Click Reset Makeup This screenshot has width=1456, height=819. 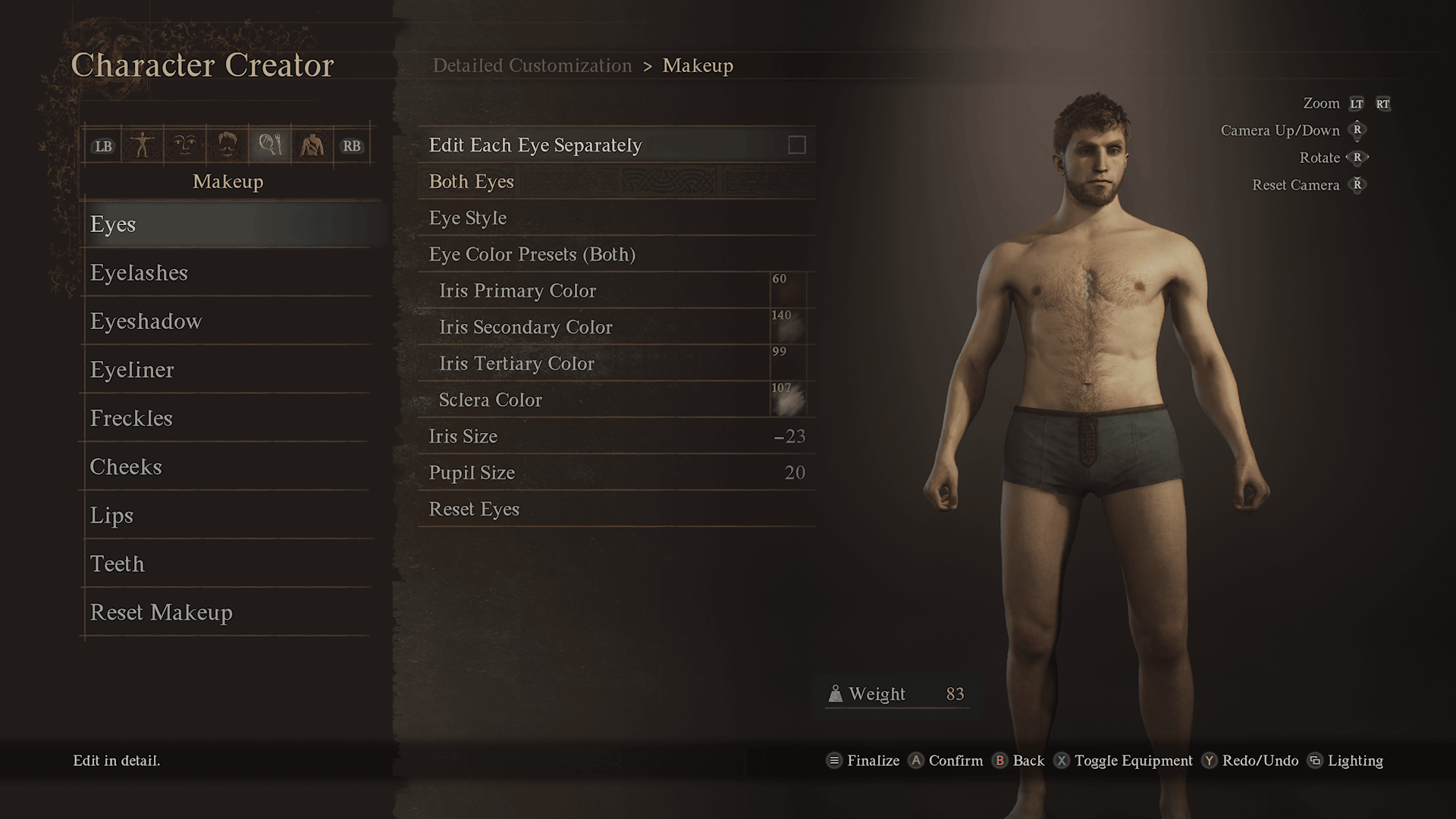(x=161, y=613)
